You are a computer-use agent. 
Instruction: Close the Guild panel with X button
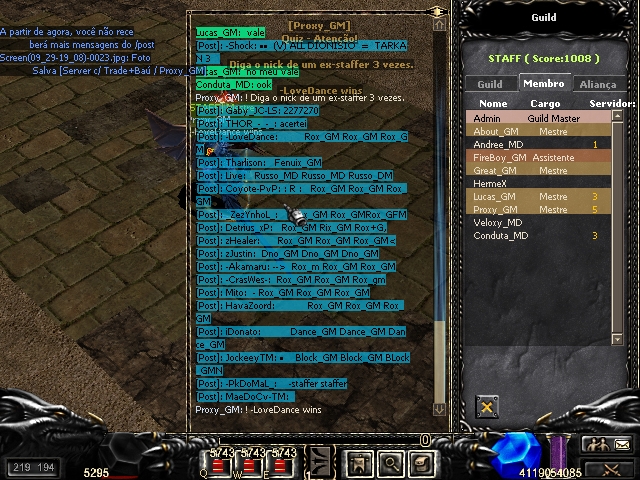[x=487, y=407]
